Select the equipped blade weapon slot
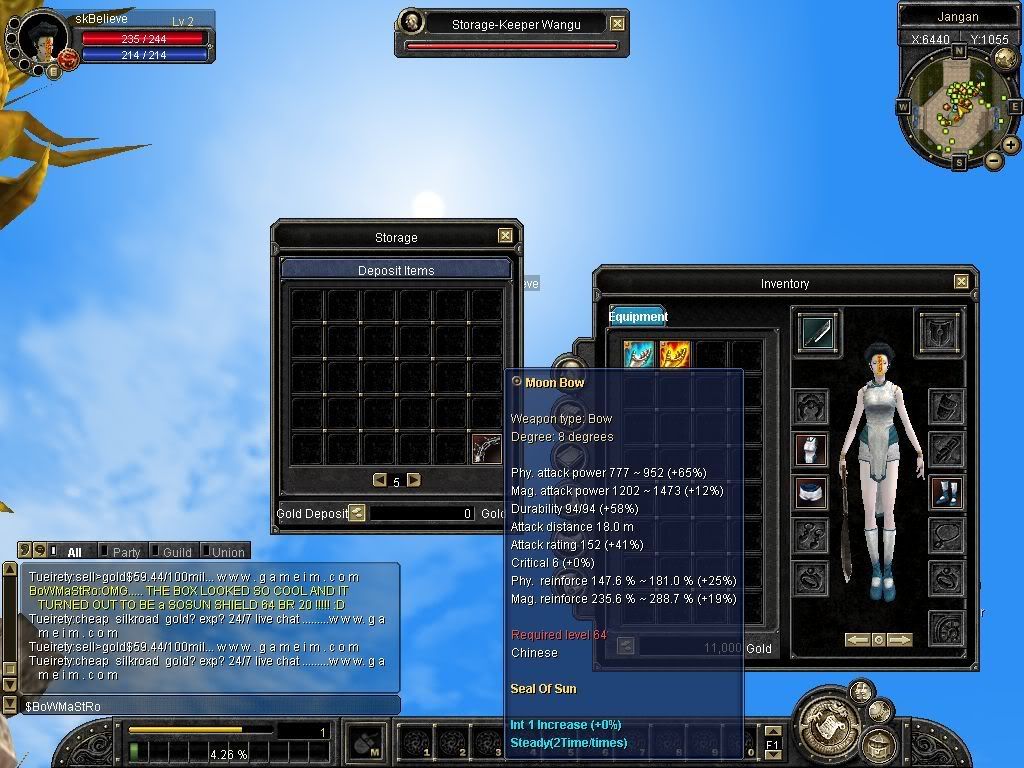Screen dimensions: 1024x768 pos(819,333)
